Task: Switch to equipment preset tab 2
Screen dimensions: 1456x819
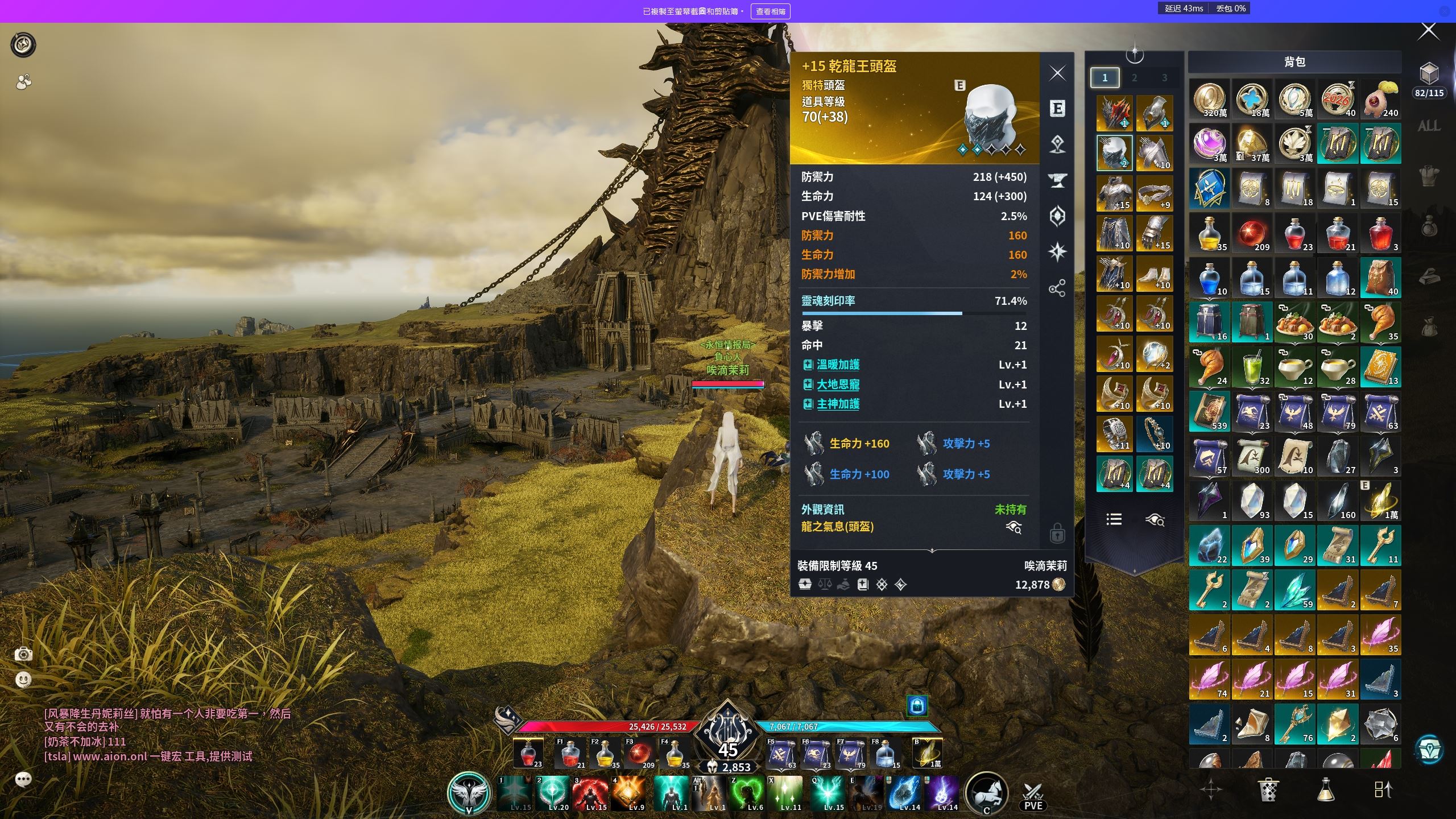Action: click(x=1134, y=78)
